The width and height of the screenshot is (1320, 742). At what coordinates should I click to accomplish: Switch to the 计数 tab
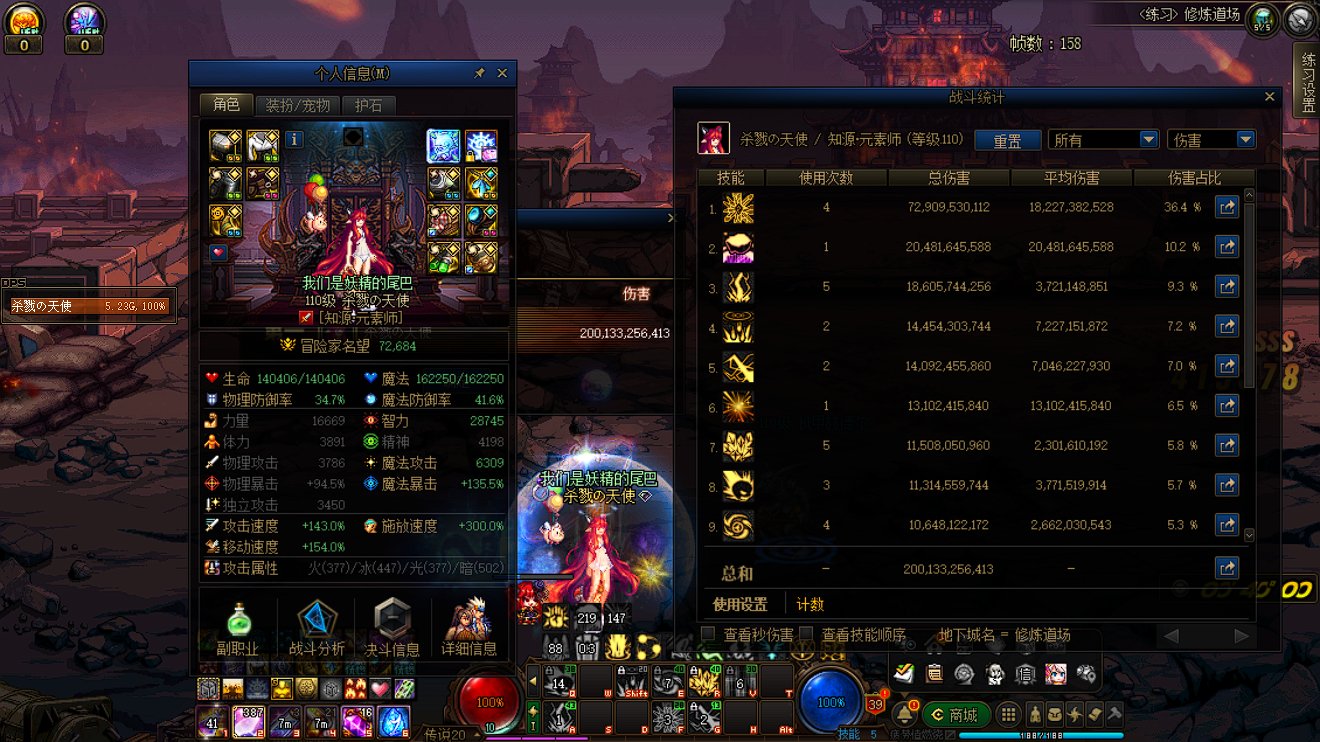point(810,604)
